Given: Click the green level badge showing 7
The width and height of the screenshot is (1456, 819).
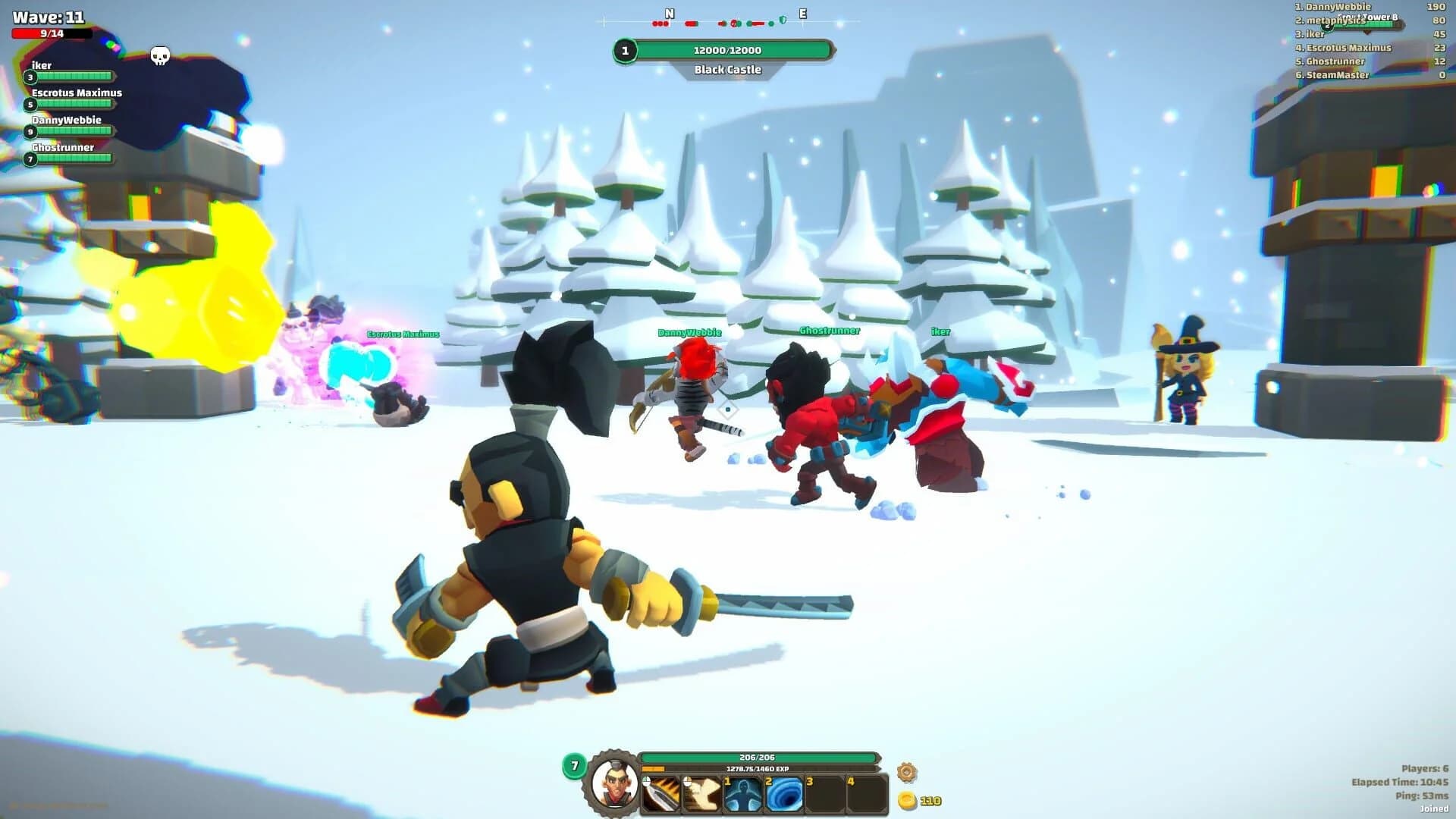Looking at the screenshot, I should pyautogui.click(x=573, y=767).
